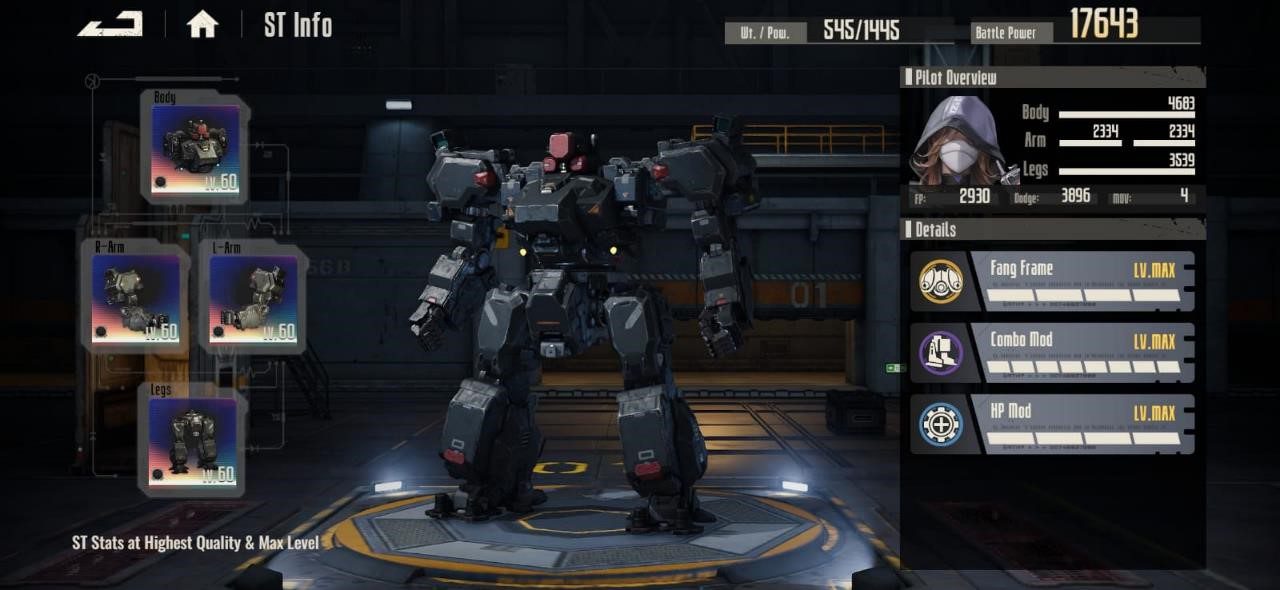This screenshot has width=1280, height=590.
Task: View the Fang Frame details
Action: pos(1054,282)
